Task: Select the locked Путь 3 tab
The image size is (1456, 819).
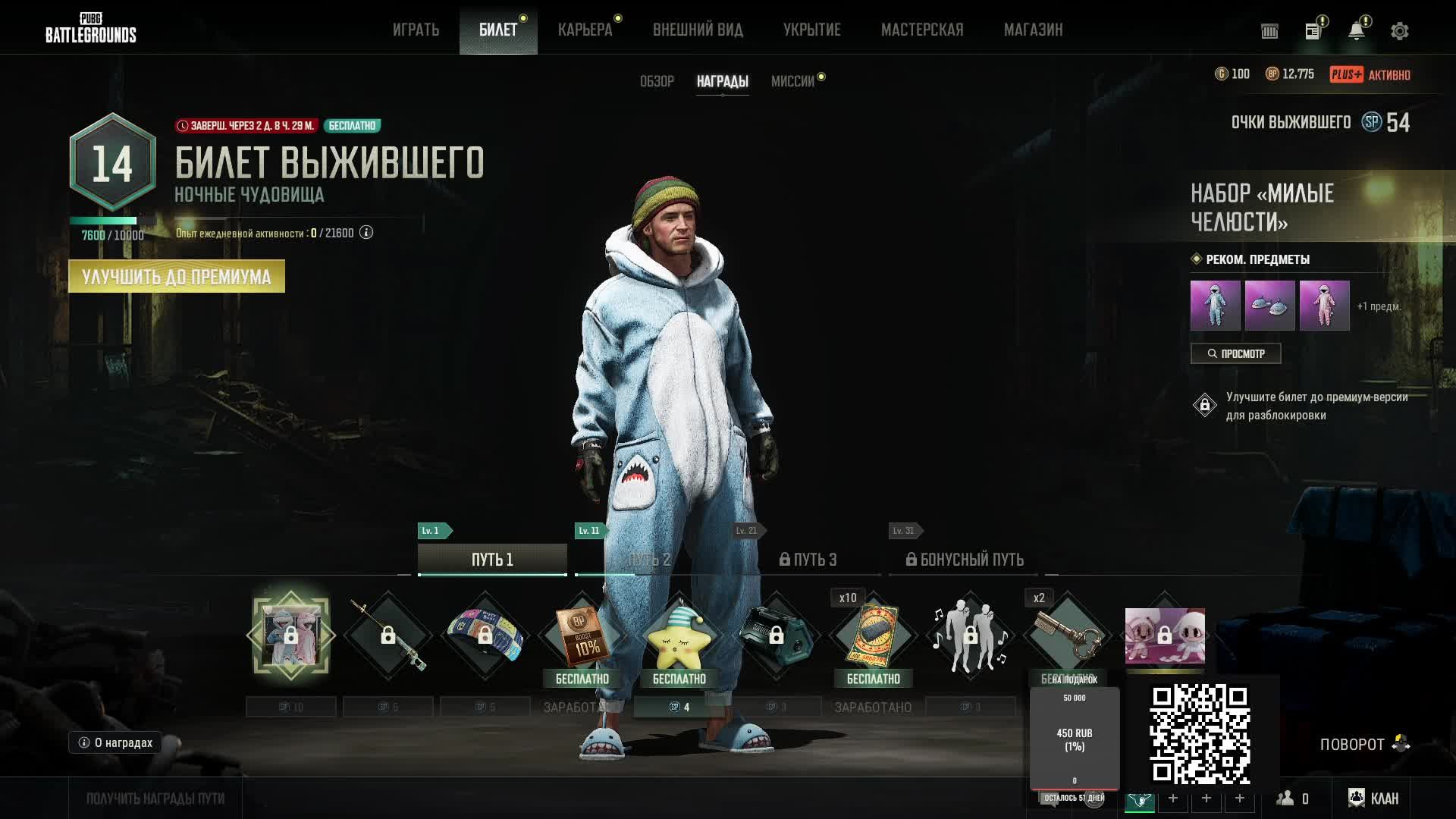Action: tap(808, 560)
